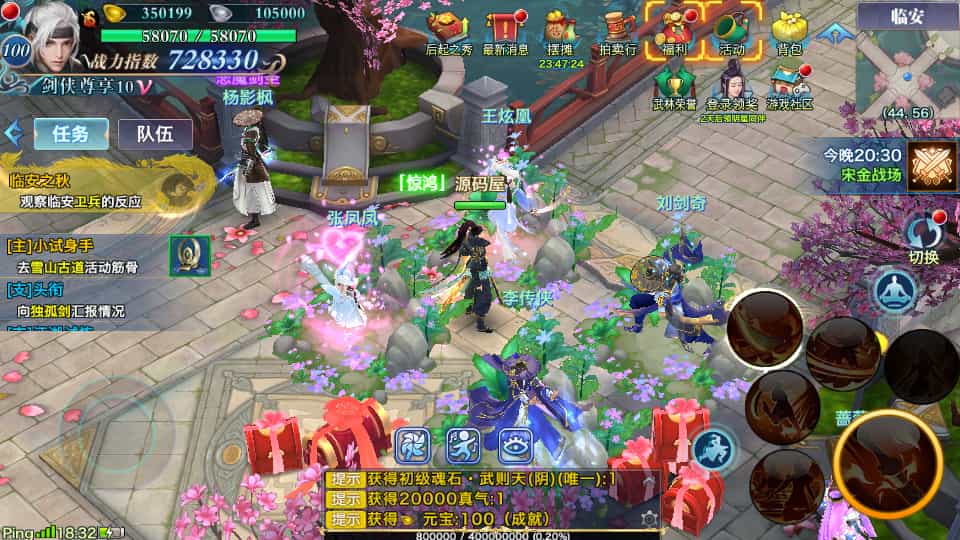The image size is (960, 540).
Task: Open the 最新消息 latest news scroll
Action: tap(506, 32)
